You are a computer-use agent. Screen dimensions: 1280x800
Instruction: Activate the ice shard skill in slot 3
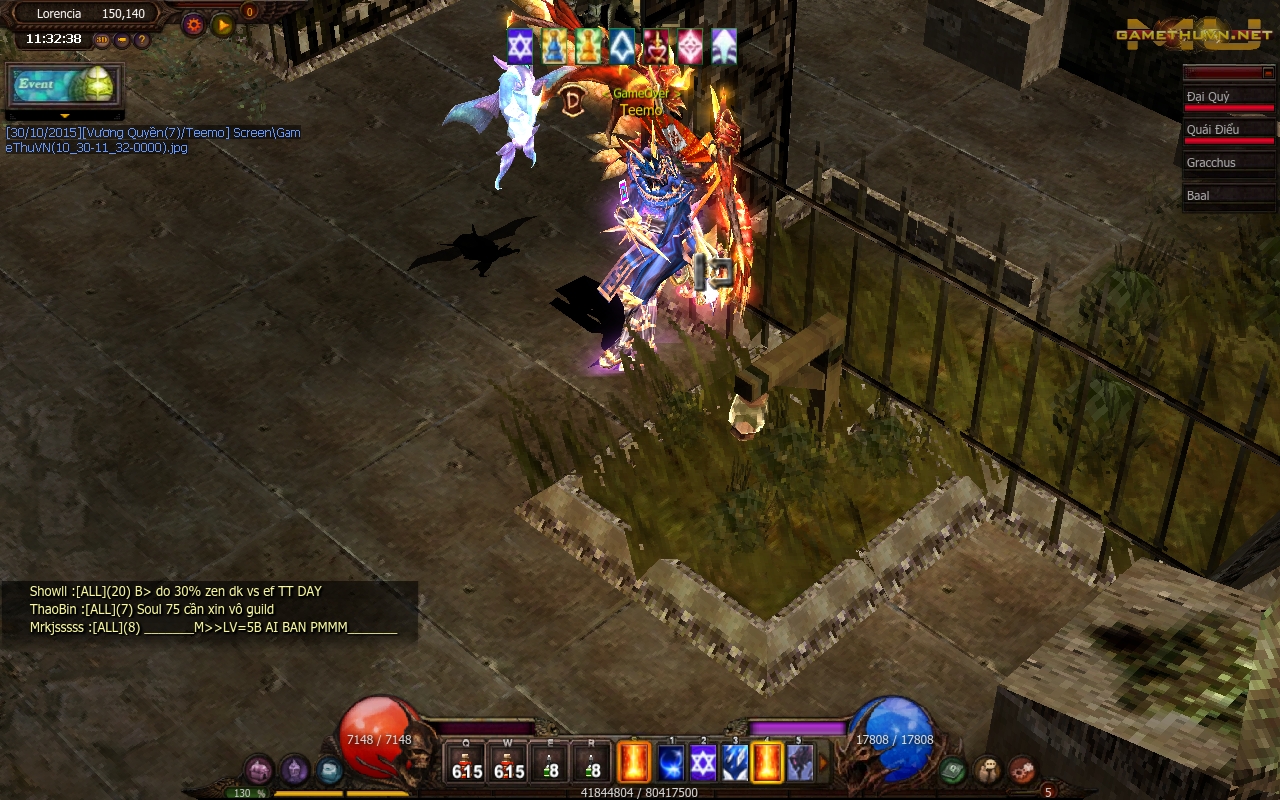pos(735,763)
